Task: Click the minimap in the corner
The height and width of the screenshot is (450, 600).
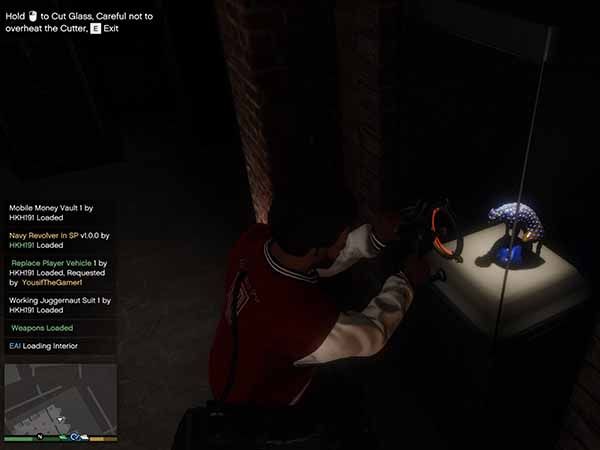Action: click(x=60, y=398)
